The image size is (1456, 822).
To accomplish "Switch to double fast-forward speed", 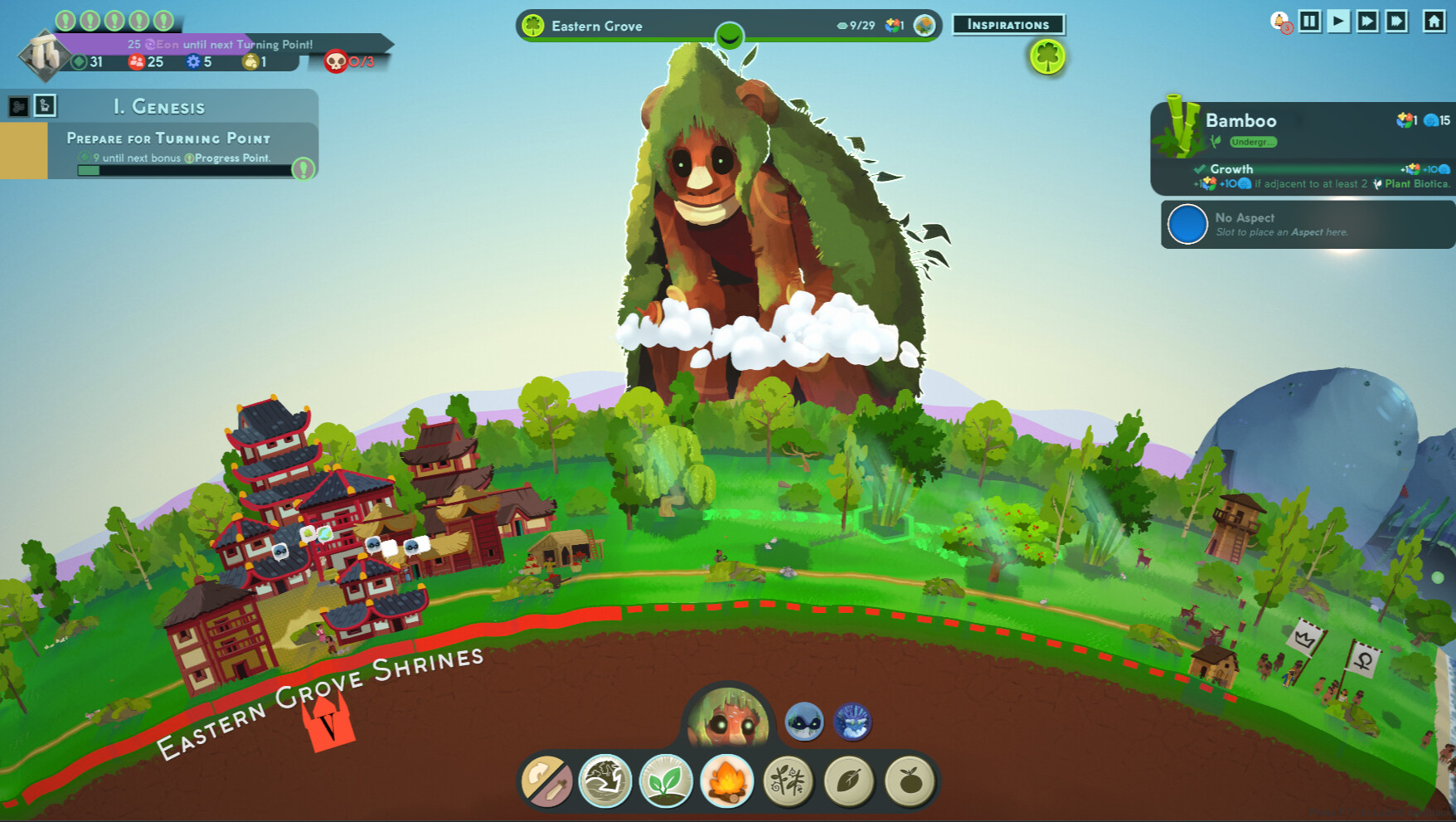I will pos(1367,21).
